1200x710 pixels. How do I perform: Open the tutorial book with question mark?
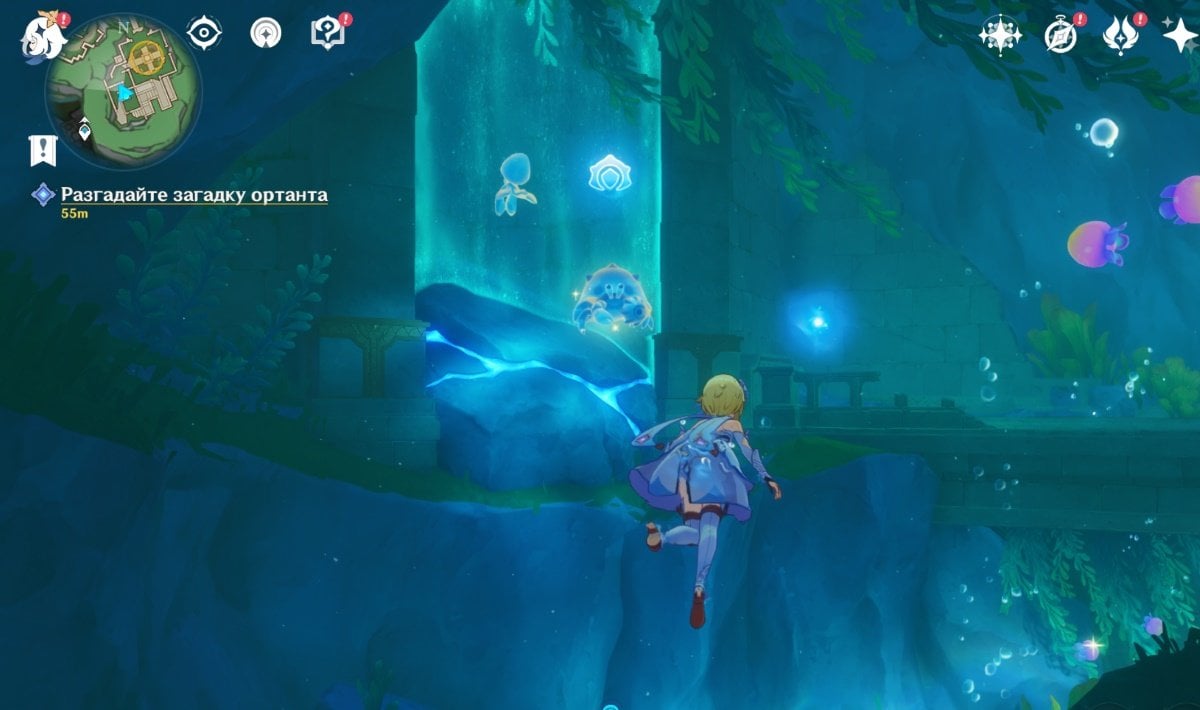tap(327, 33)
